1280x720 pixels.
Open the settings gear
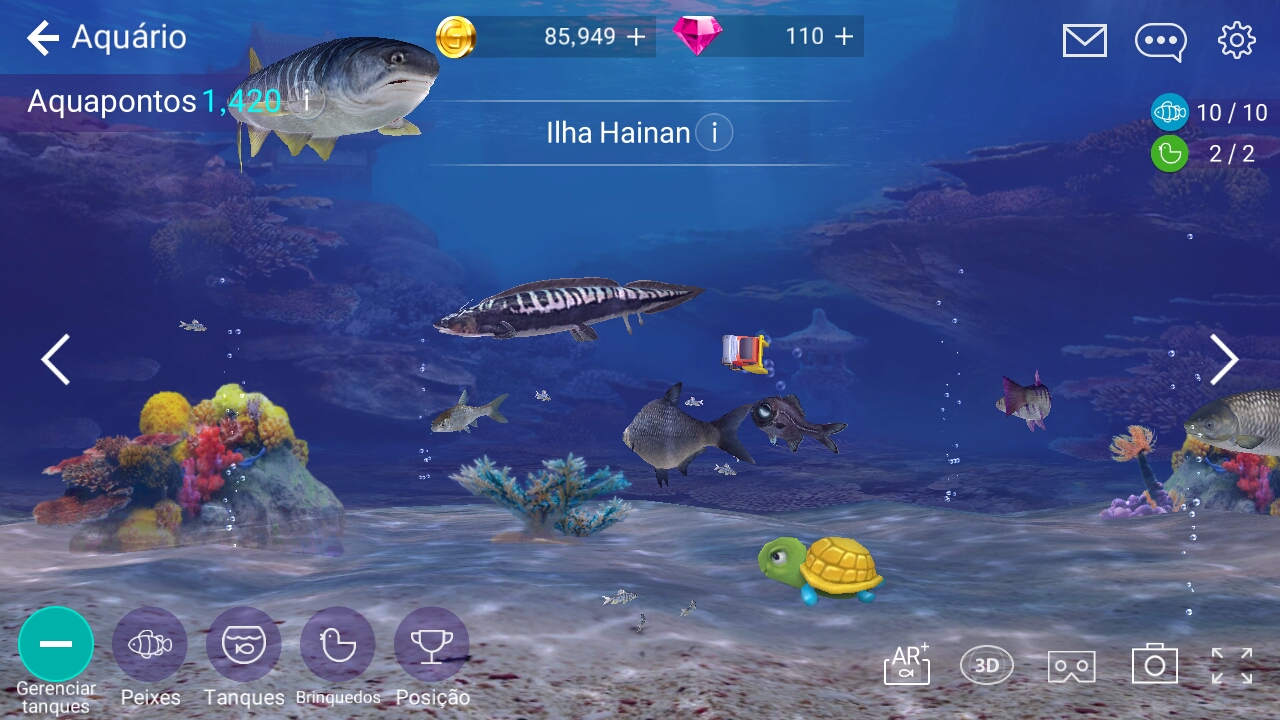tap(1237, 41)
